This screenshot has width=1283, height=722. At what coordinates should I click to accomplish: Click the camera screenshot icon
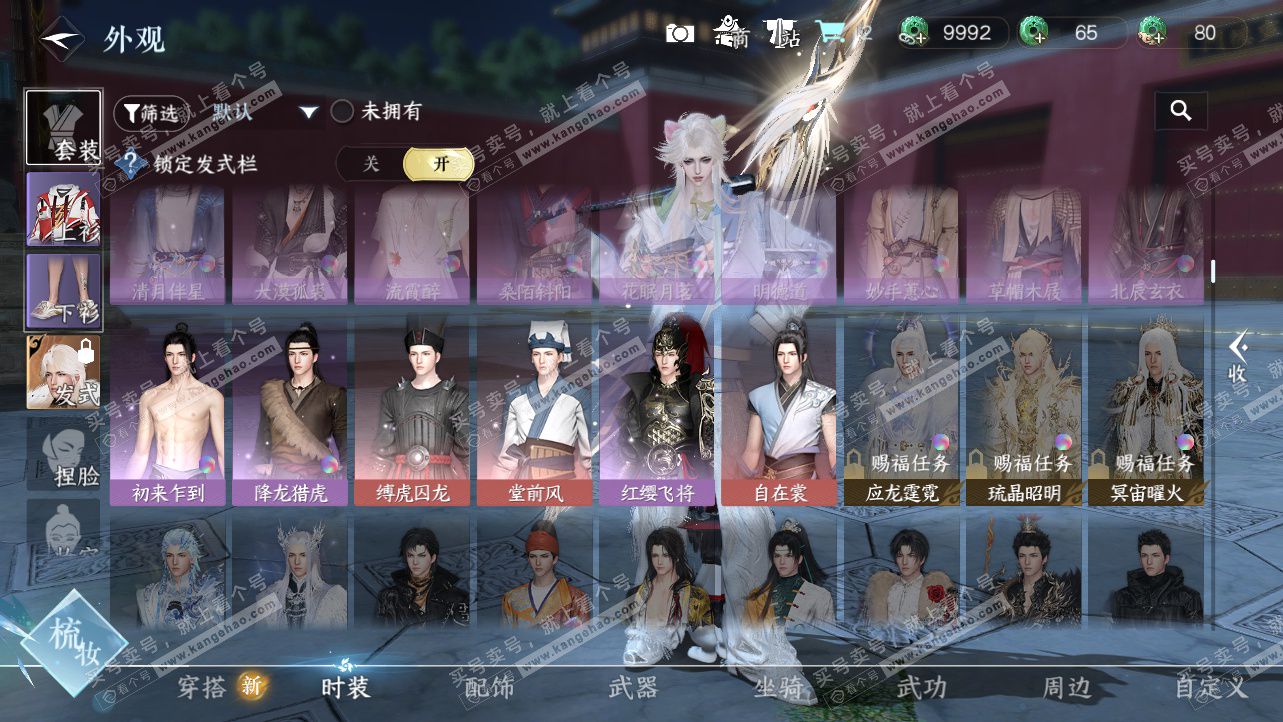680,33
